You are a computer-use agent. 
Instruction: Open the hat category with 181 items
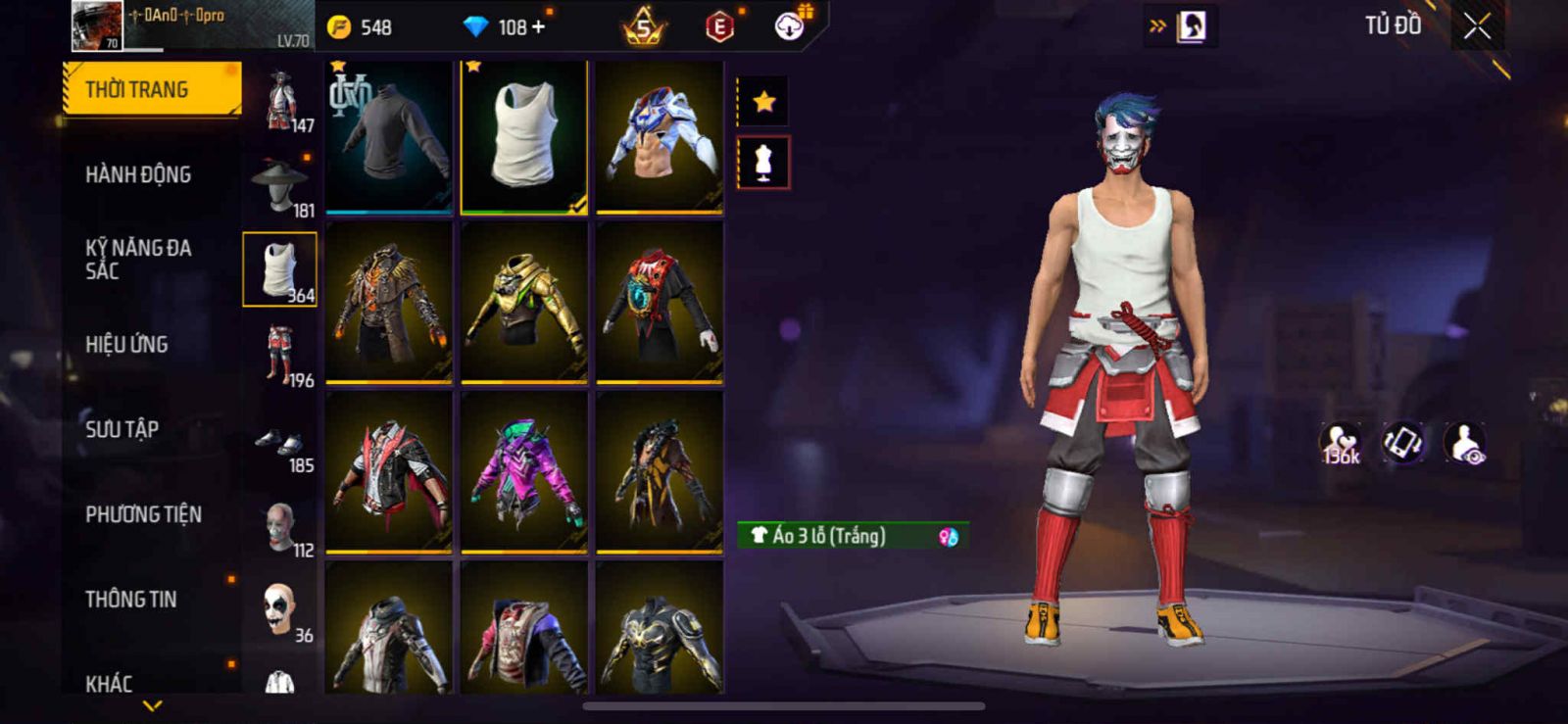tap(280, 186)
